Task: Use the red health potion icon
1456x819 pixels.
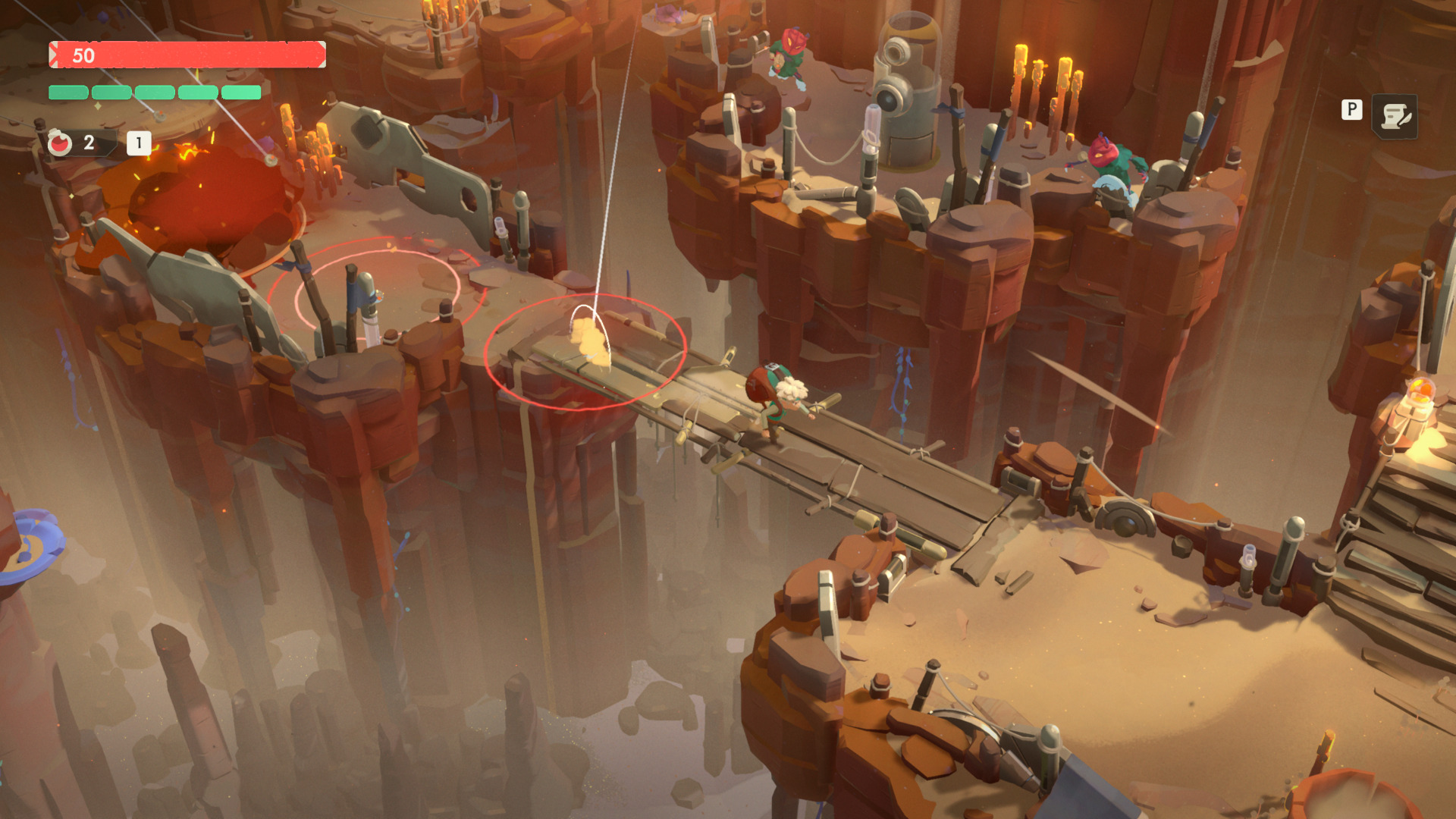Action: [x=60, y=143]
